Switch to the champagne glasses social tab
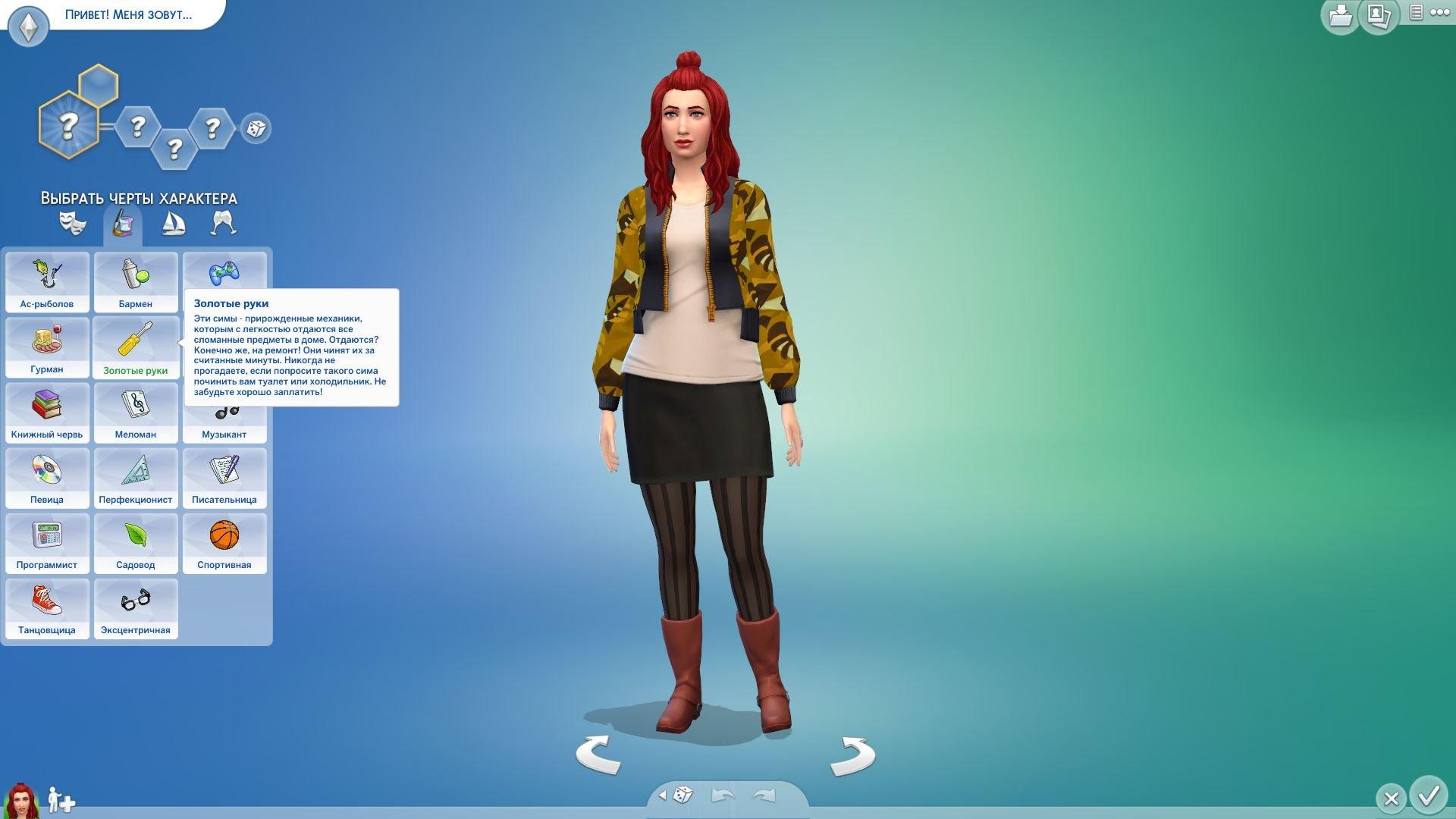Image resolution: width=1456 pixels, height=819 pixels. (224, 223)
